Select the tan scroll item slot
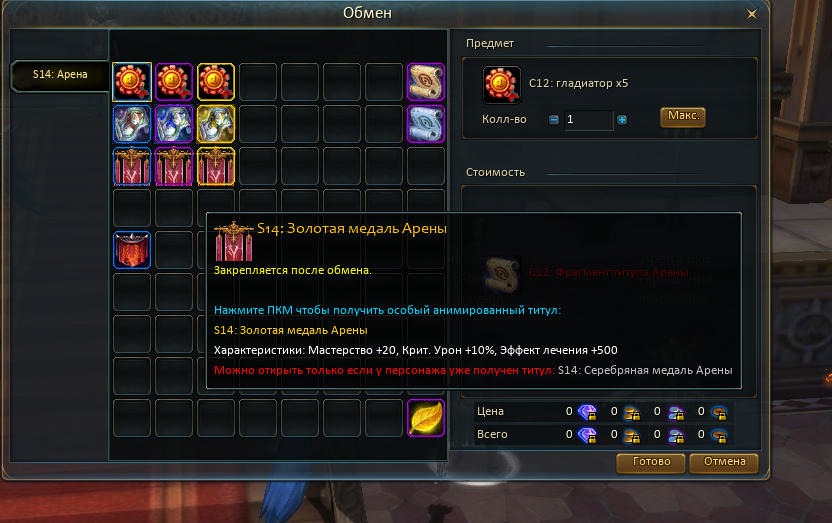 click(x=426, y=82)
